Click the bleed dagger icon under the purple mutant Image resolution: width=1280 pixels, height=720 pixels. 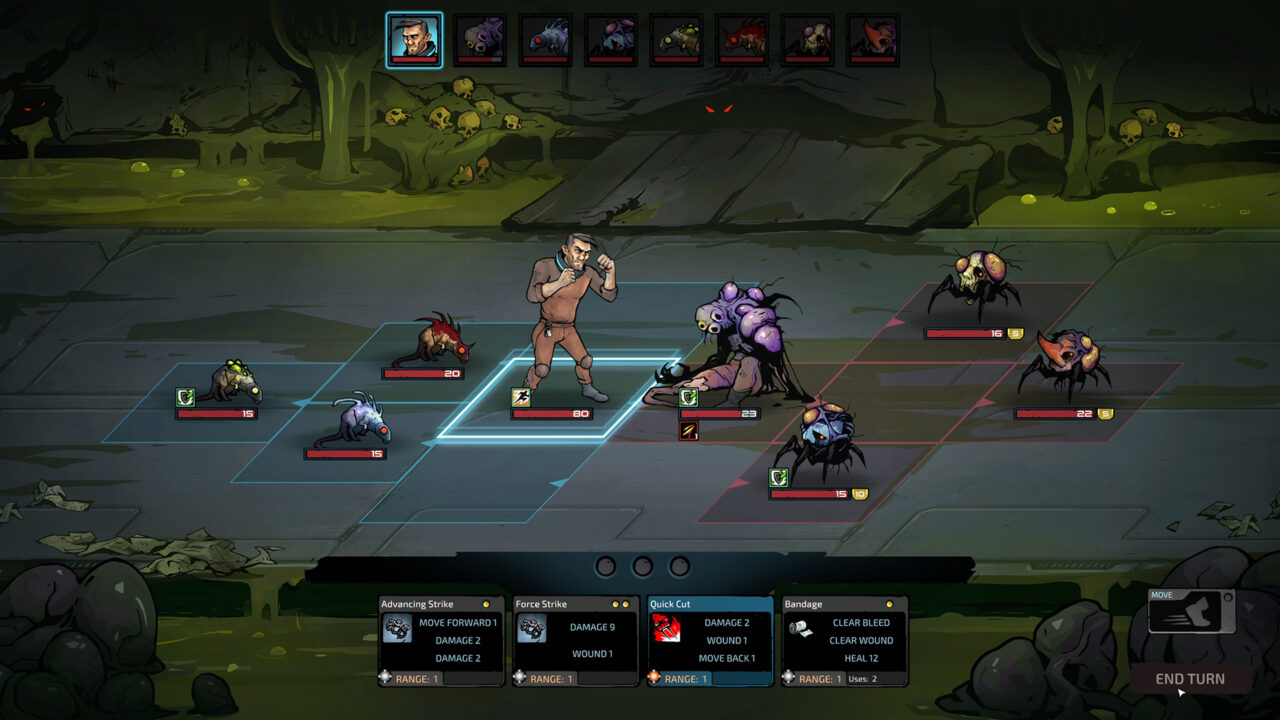[x=688, y=430]
